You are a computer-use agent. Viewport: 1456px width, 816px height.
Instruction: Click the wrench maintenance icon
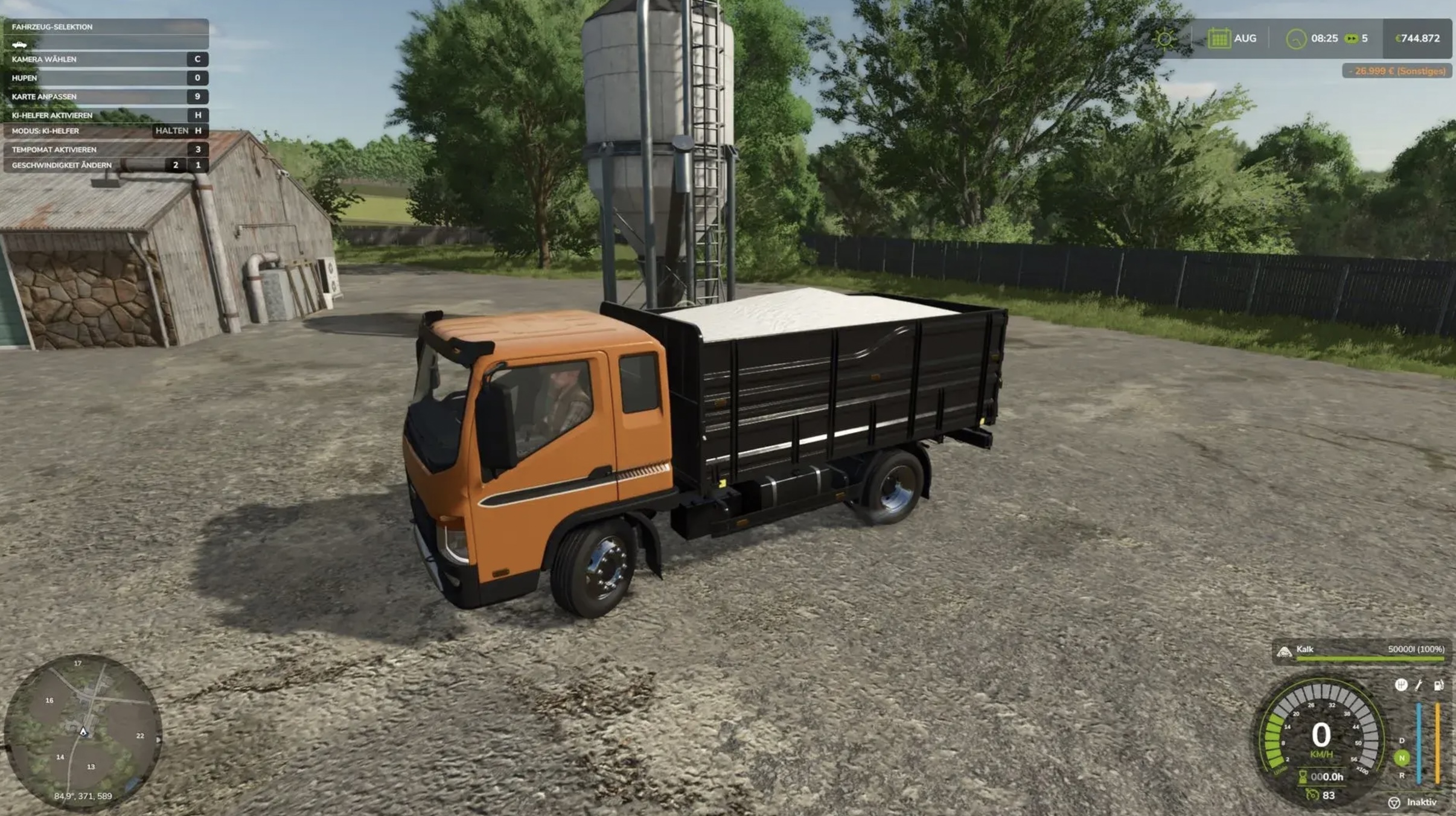1419,686
